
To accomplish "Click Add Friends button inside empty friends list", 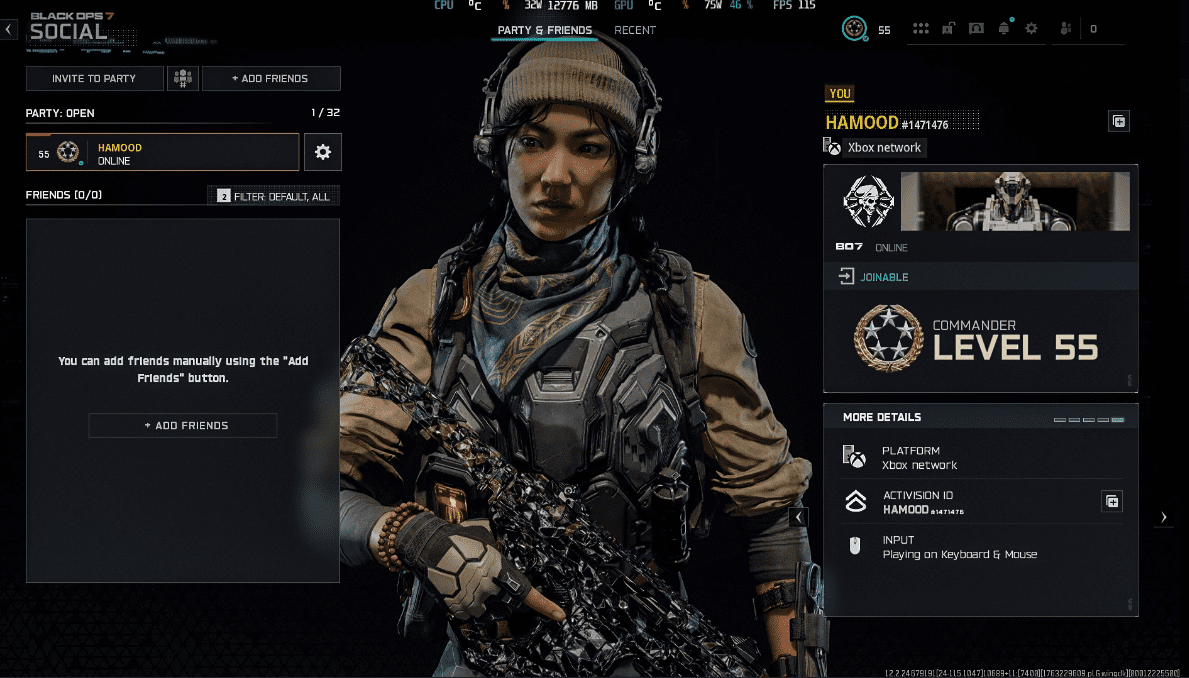I will (x=183, y=425).
